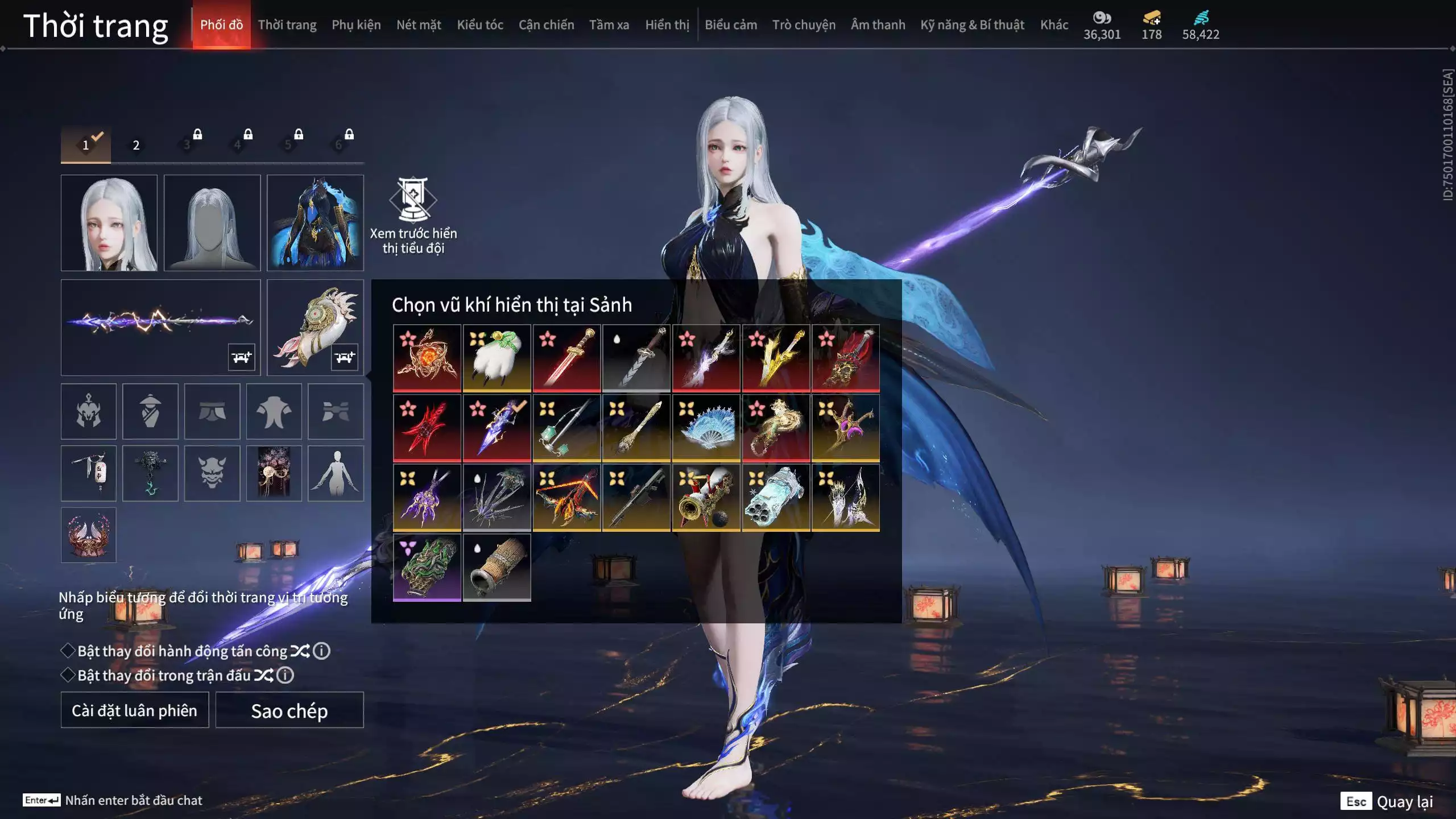Open the Kỹ năng & Bí thuật tab
1456x819 pixels.
pos(972,25)
